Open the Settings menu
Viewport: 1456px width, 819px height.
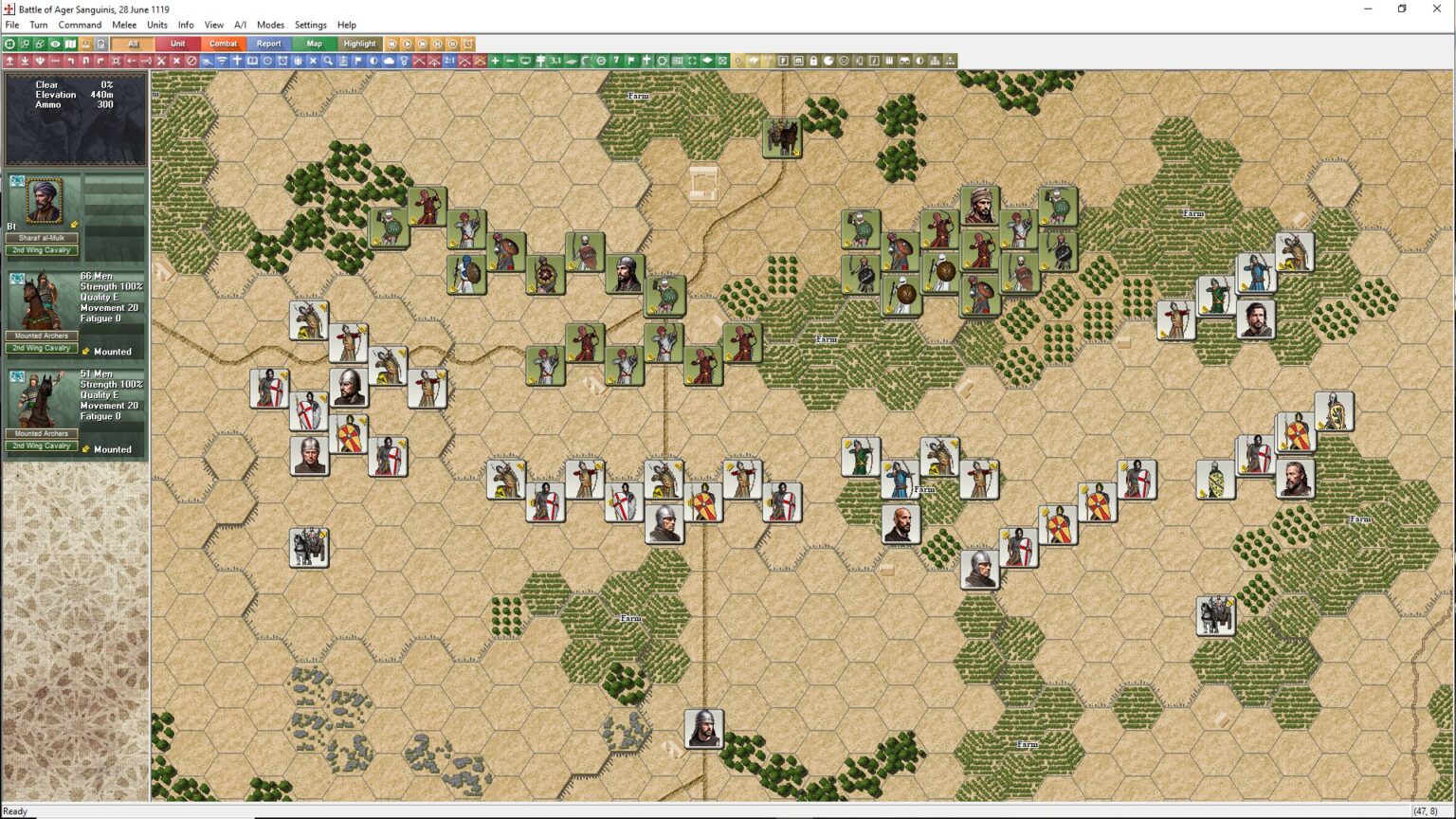[310, 25]
